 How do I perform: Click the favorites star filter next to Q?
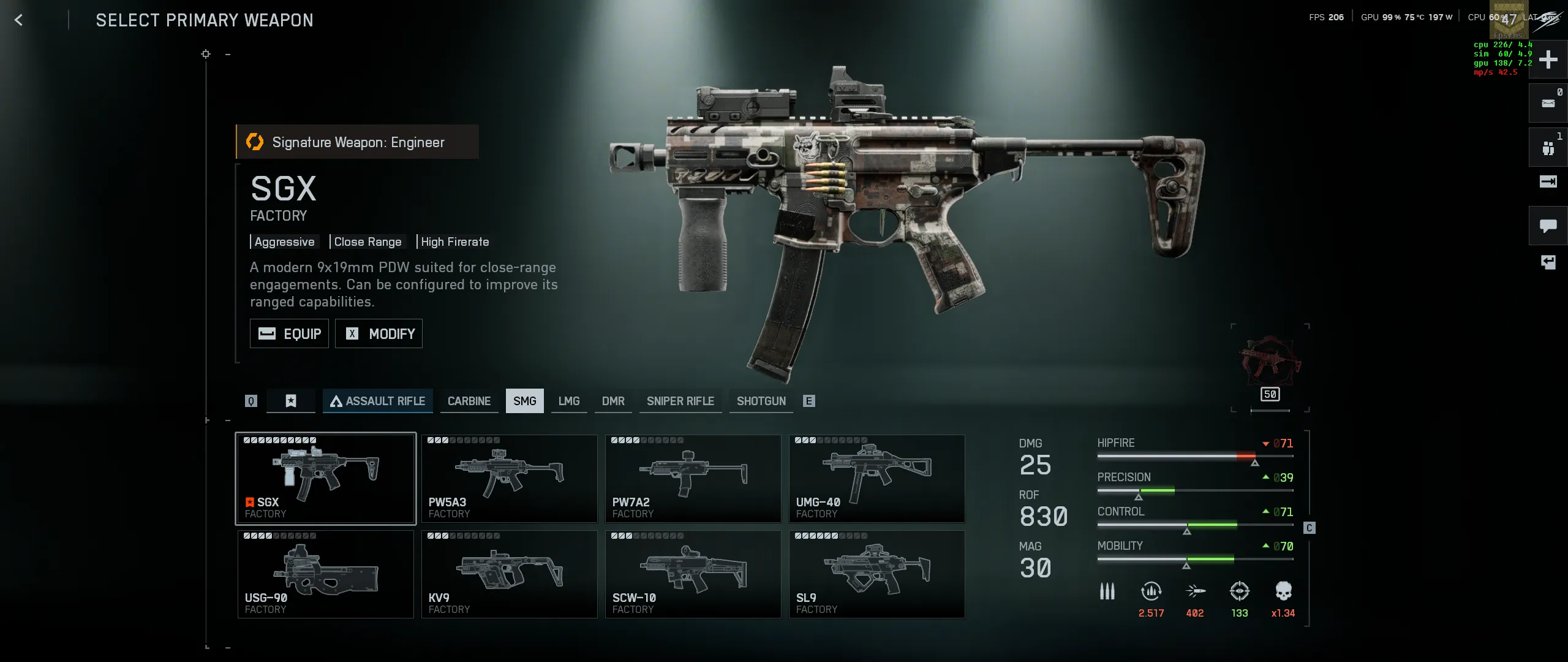(x=290, y=401)
